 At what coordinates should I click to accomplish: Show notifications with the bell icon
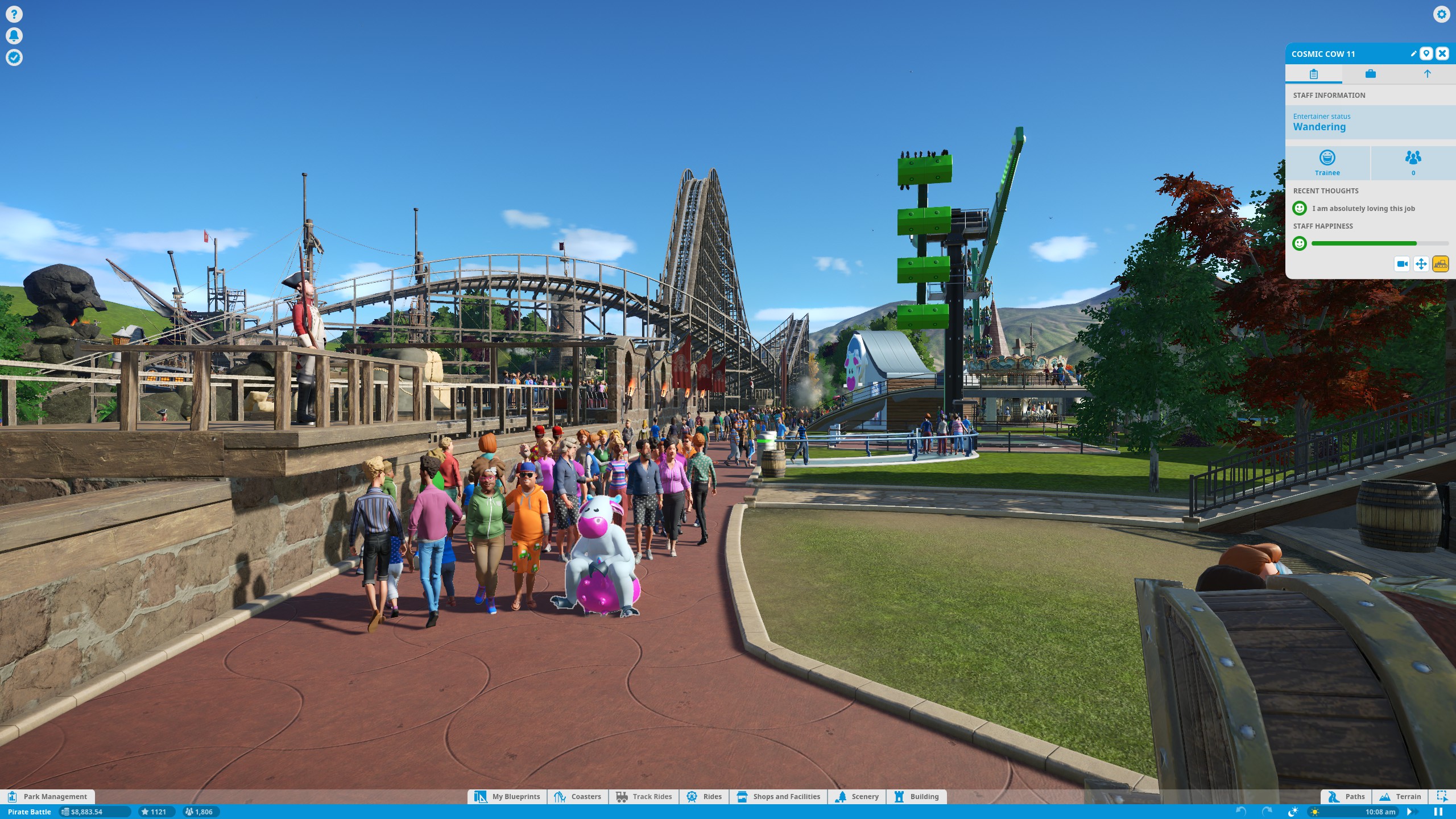(x=14, y=36)
